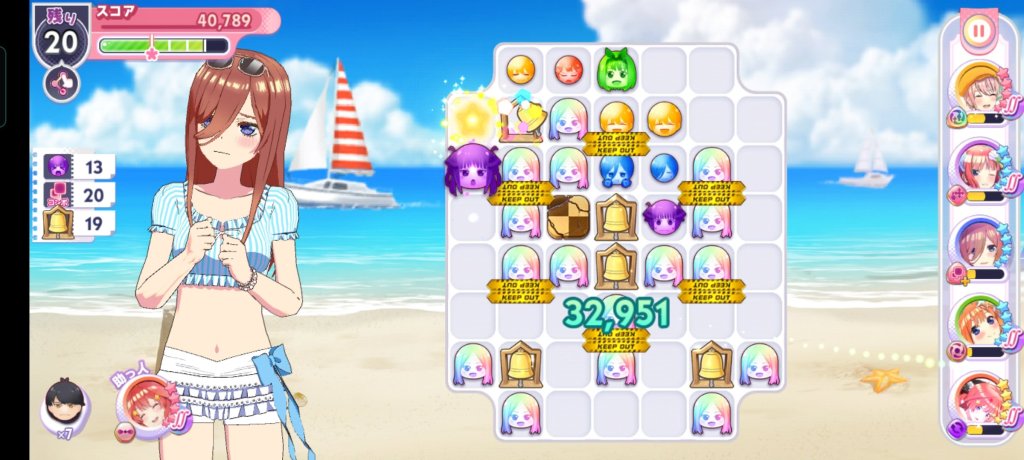This screenshot has height=460, width=1024.
Task: Select the glowing yellow star tile
Action: click(469, 118)
